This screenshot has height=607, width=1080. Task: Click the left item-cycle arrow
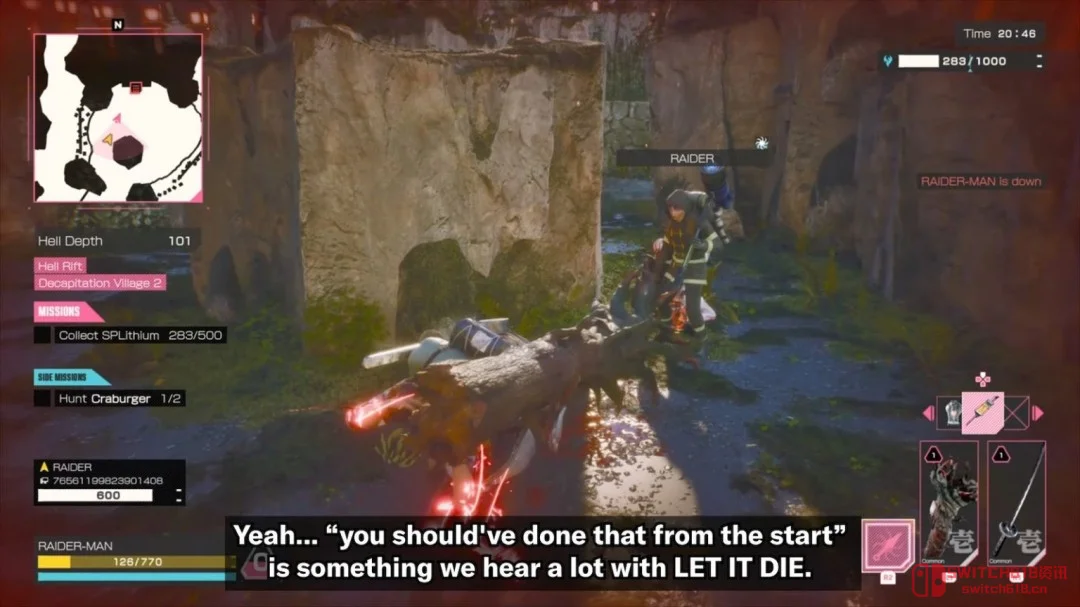[927, 412]
